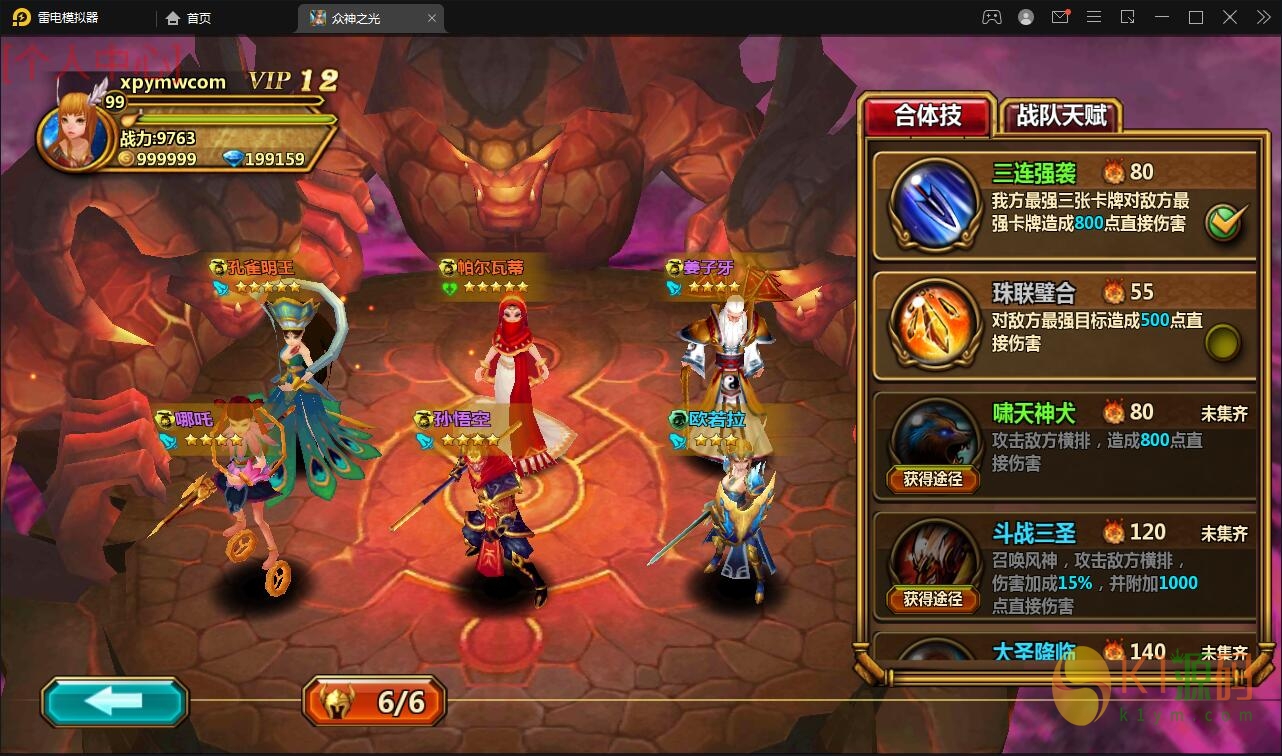Open the emulator 首页 home tab
This screenshot has width=1282, height=756.
pos(189,18)
